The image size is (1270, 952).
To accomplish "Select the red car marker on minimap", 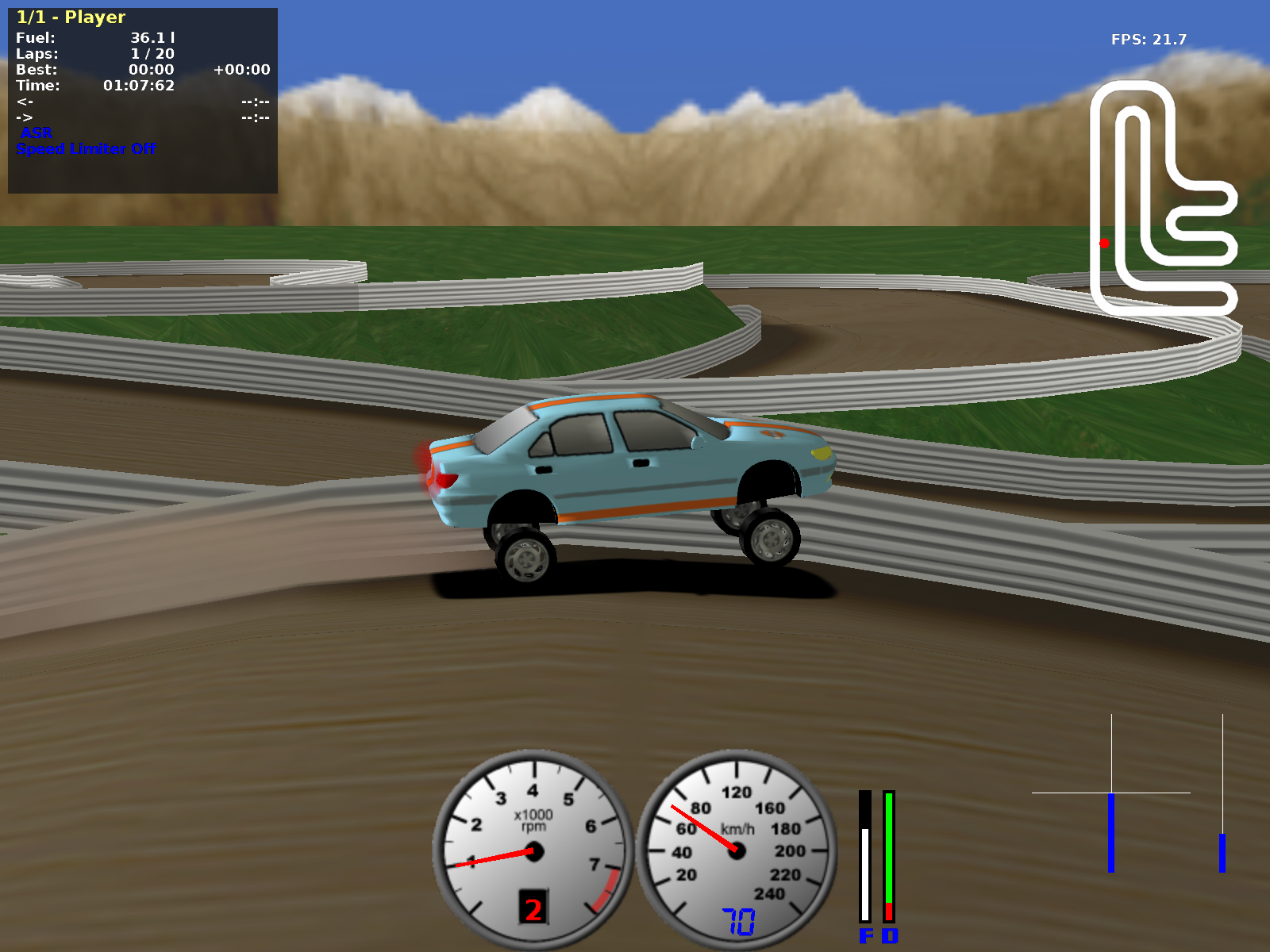I will click(x=1104, y=244).
